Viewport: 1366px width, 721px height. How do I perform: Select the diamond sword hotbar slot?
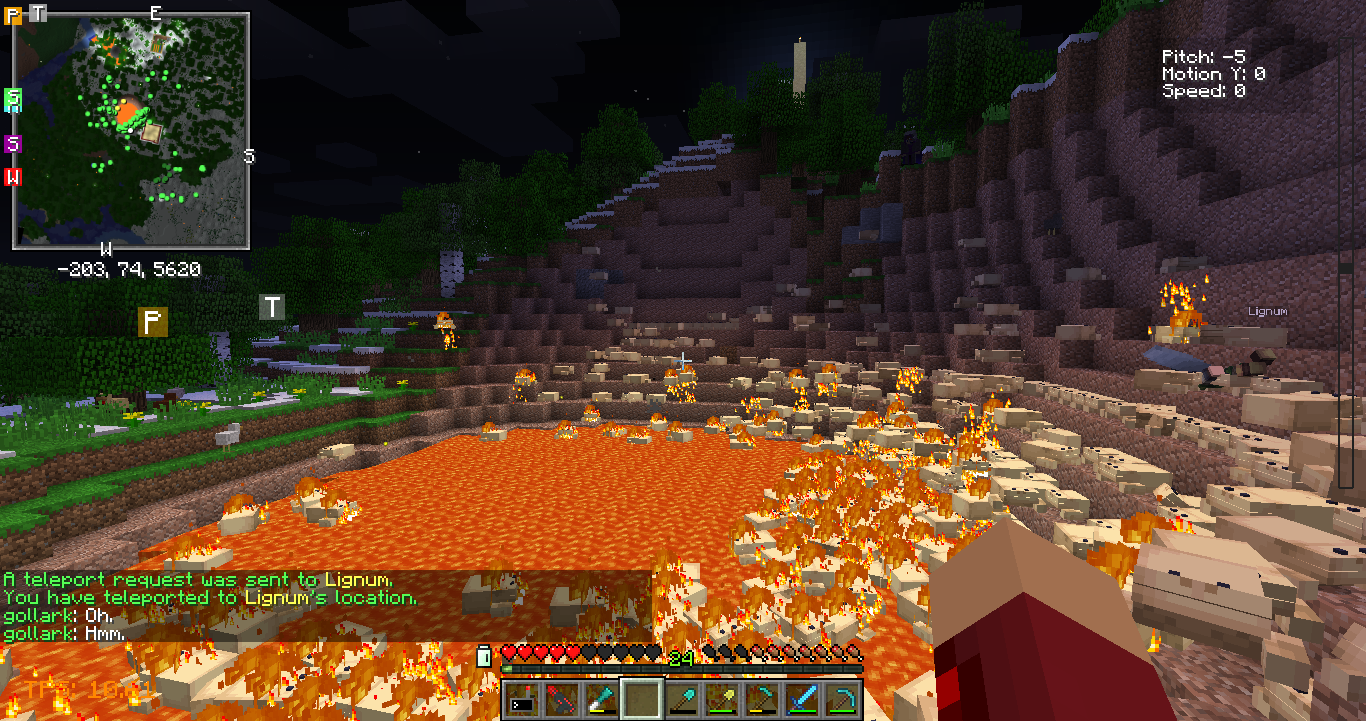[x=804, y=699]
